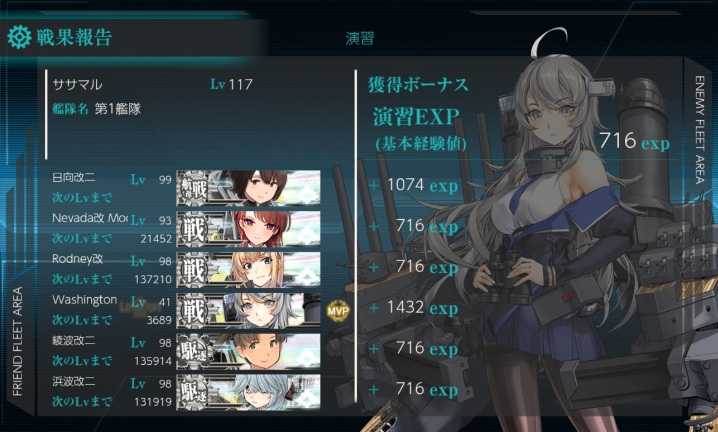Select the 綾波改二 ship banner
The width and height of the screenshot is (718, 432).
click(248, 349)
